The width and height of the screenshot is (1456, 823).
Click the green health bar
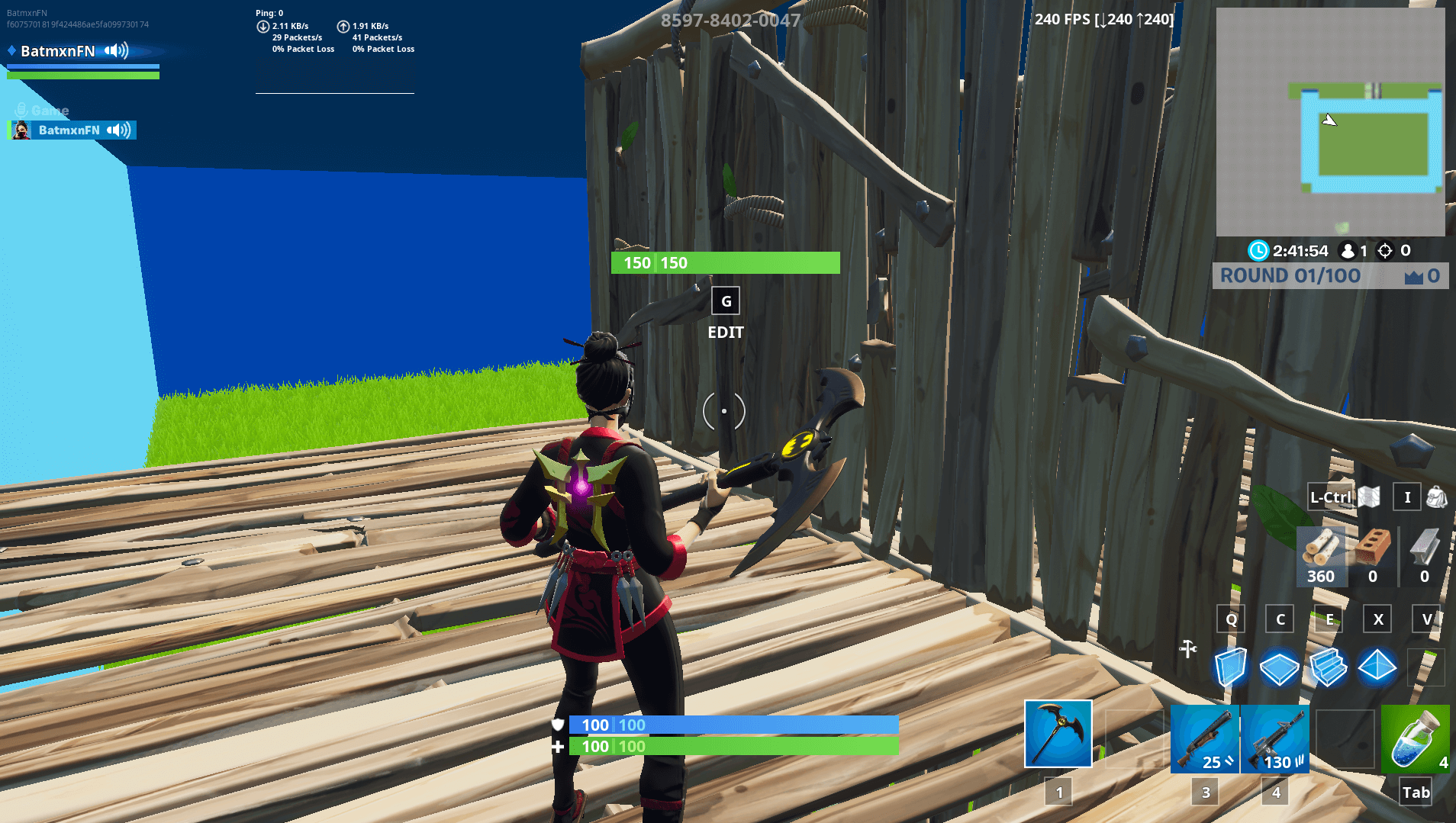[725, 747]
